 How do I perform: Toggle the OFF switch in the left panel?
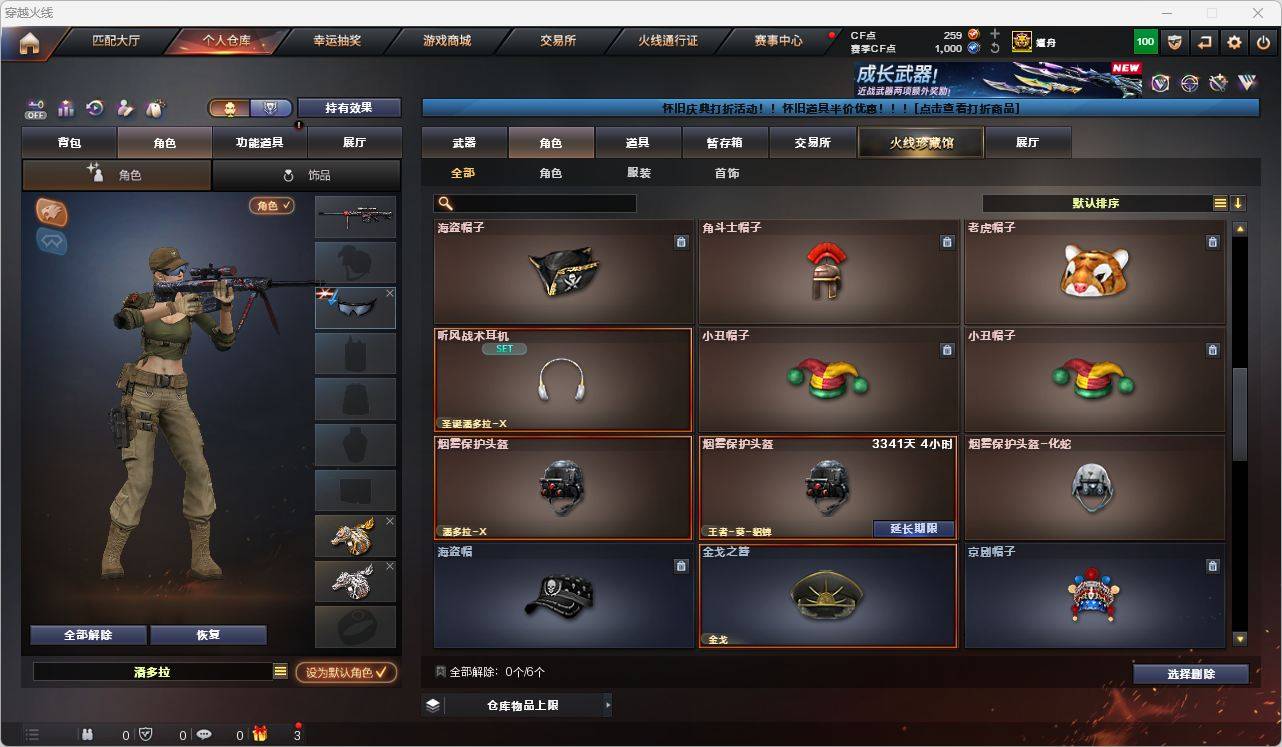pos(36,109)
